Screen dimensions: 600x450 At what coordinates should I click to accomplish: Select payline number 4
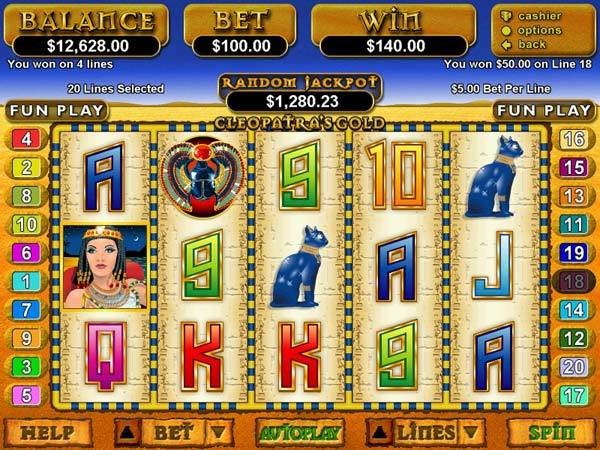pos(25,139)
